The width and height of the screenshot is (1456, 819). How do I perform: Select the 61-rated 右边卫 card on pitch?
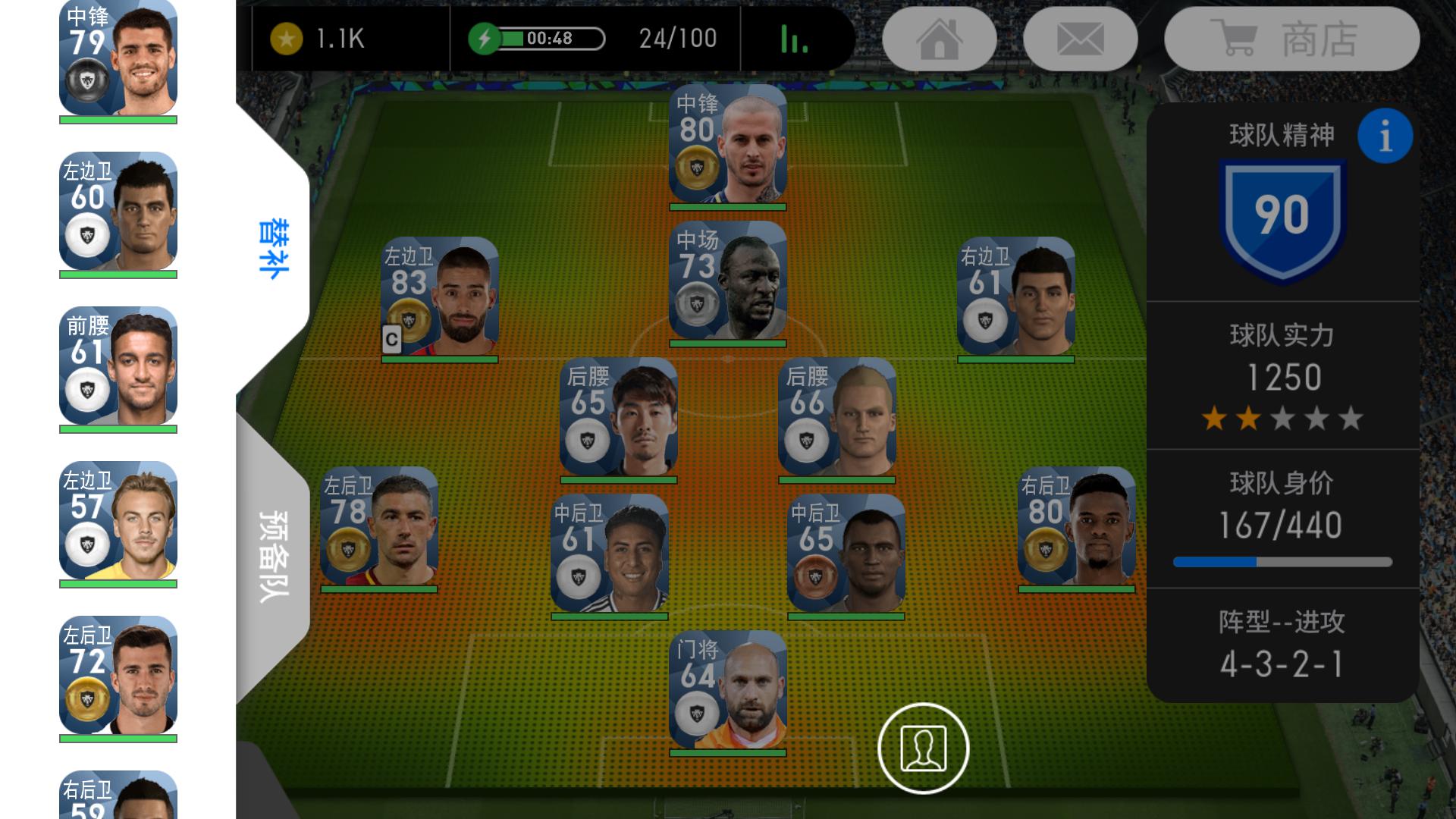click(1015, 297)
